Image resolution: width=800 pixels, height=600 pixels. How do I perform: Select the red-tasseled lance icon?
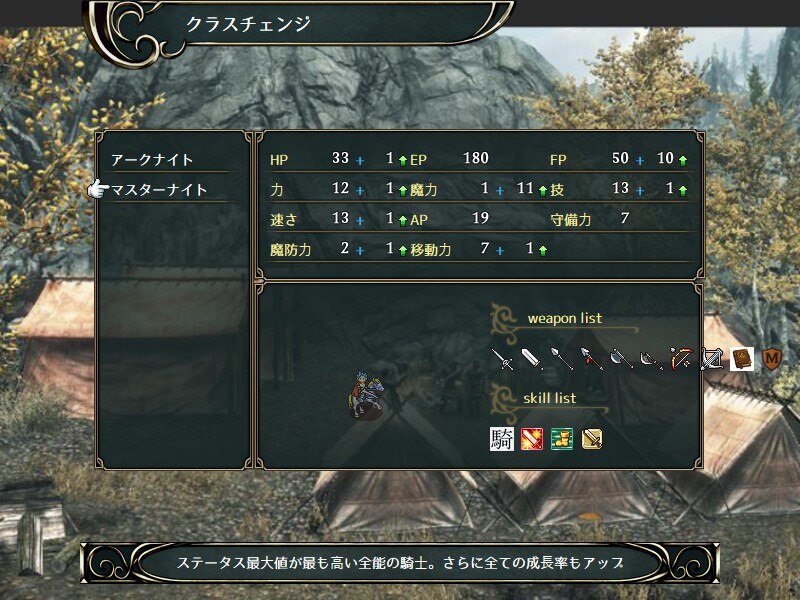pos(592,359)
